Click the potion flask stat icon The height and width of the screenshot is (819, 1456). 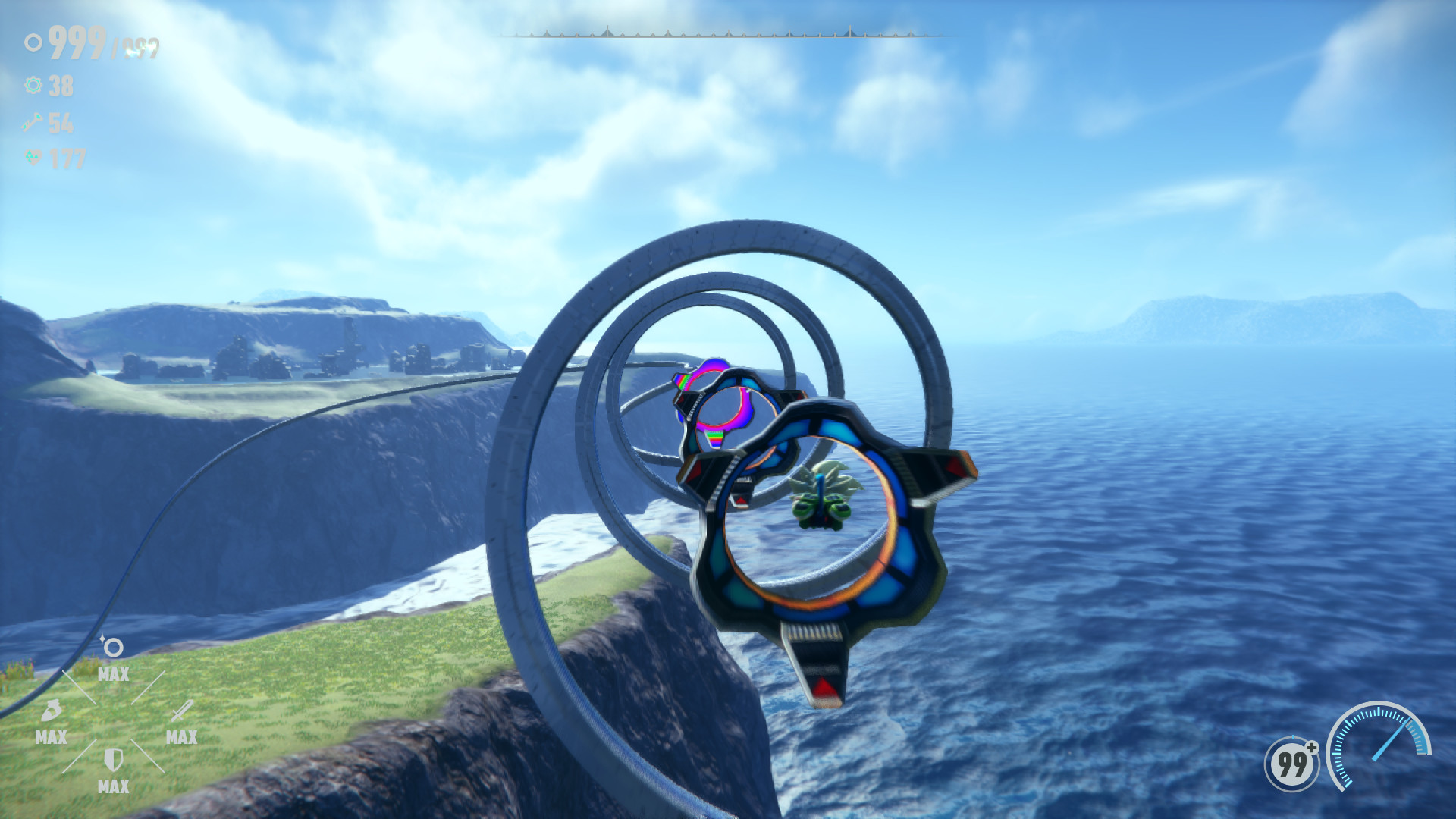[x=50, y=710]
